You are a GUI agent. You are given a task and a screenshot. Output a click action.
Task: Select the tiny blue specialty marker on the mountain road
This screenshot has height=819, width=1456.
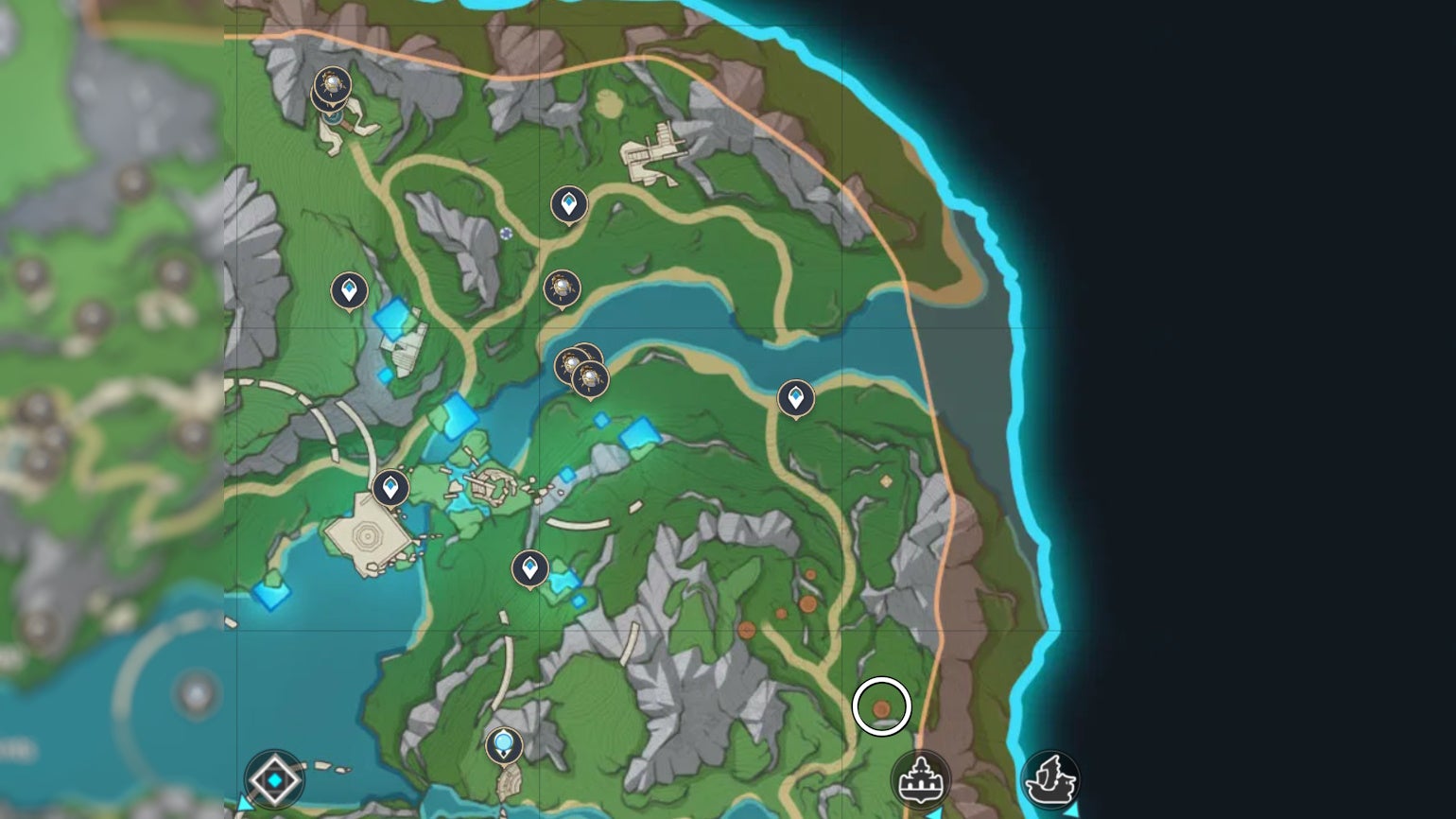point(508,234)
